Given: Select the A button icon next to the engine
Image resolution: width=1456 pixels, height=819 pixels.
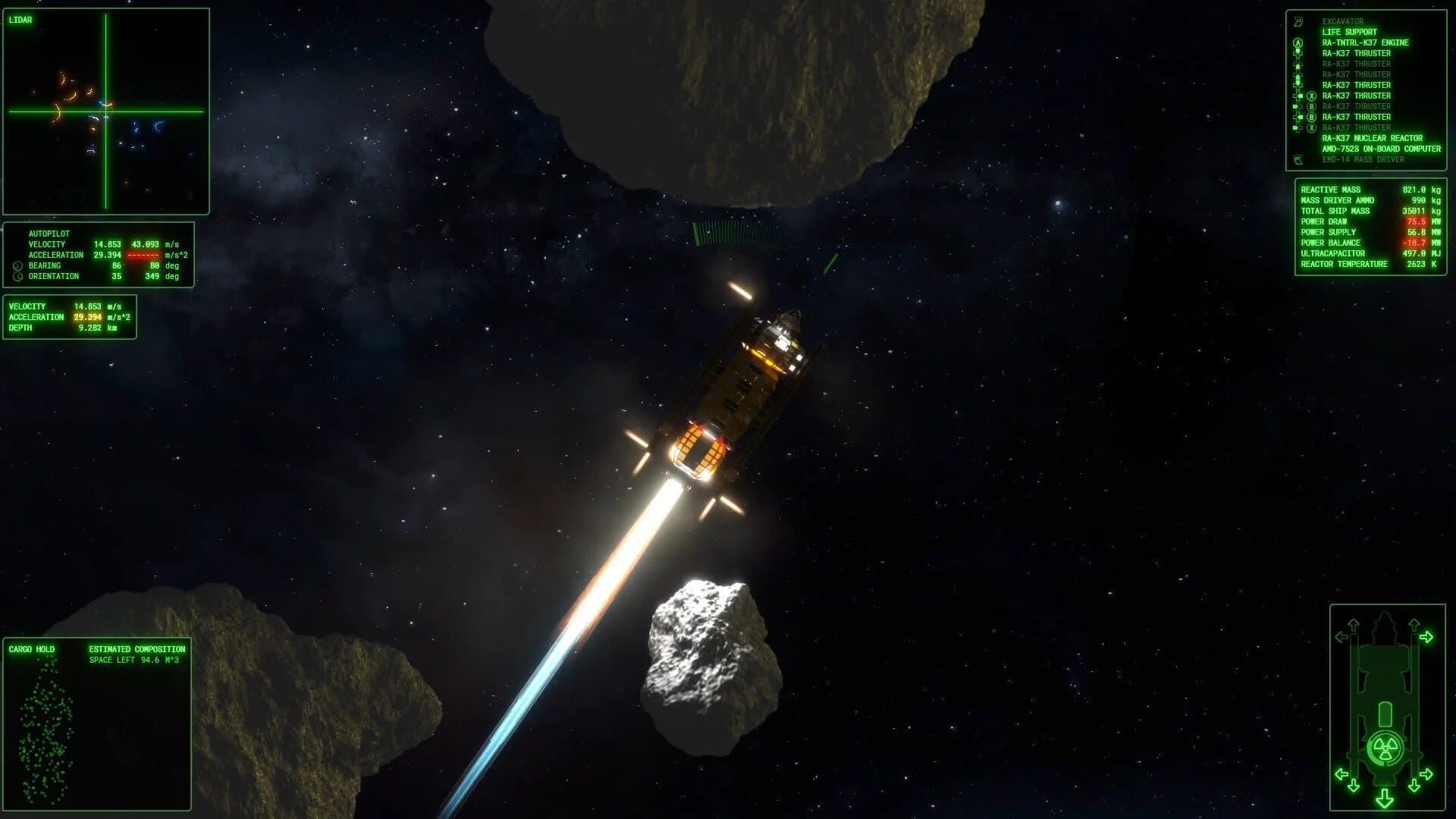Looking at the screenshot, I should click(1298, 42).
